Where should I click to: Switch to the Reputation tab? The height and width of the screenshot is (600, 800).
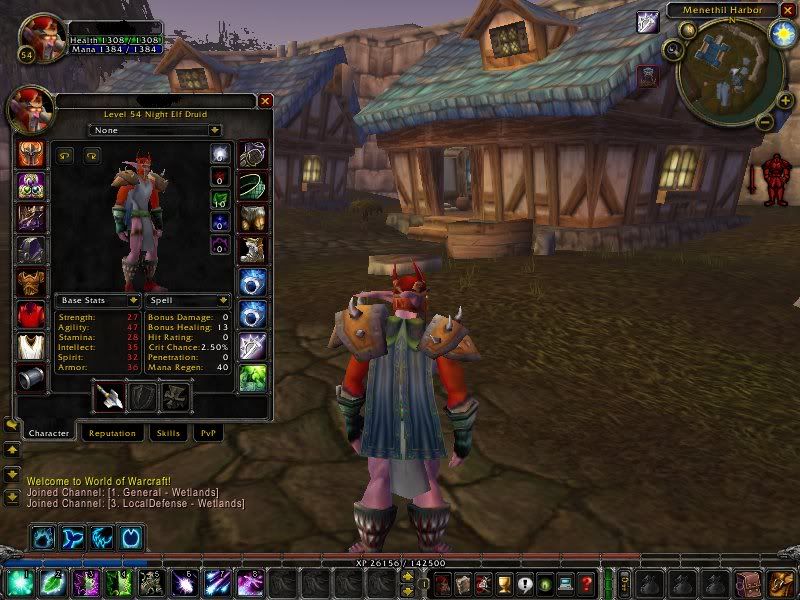coord(111,433)
